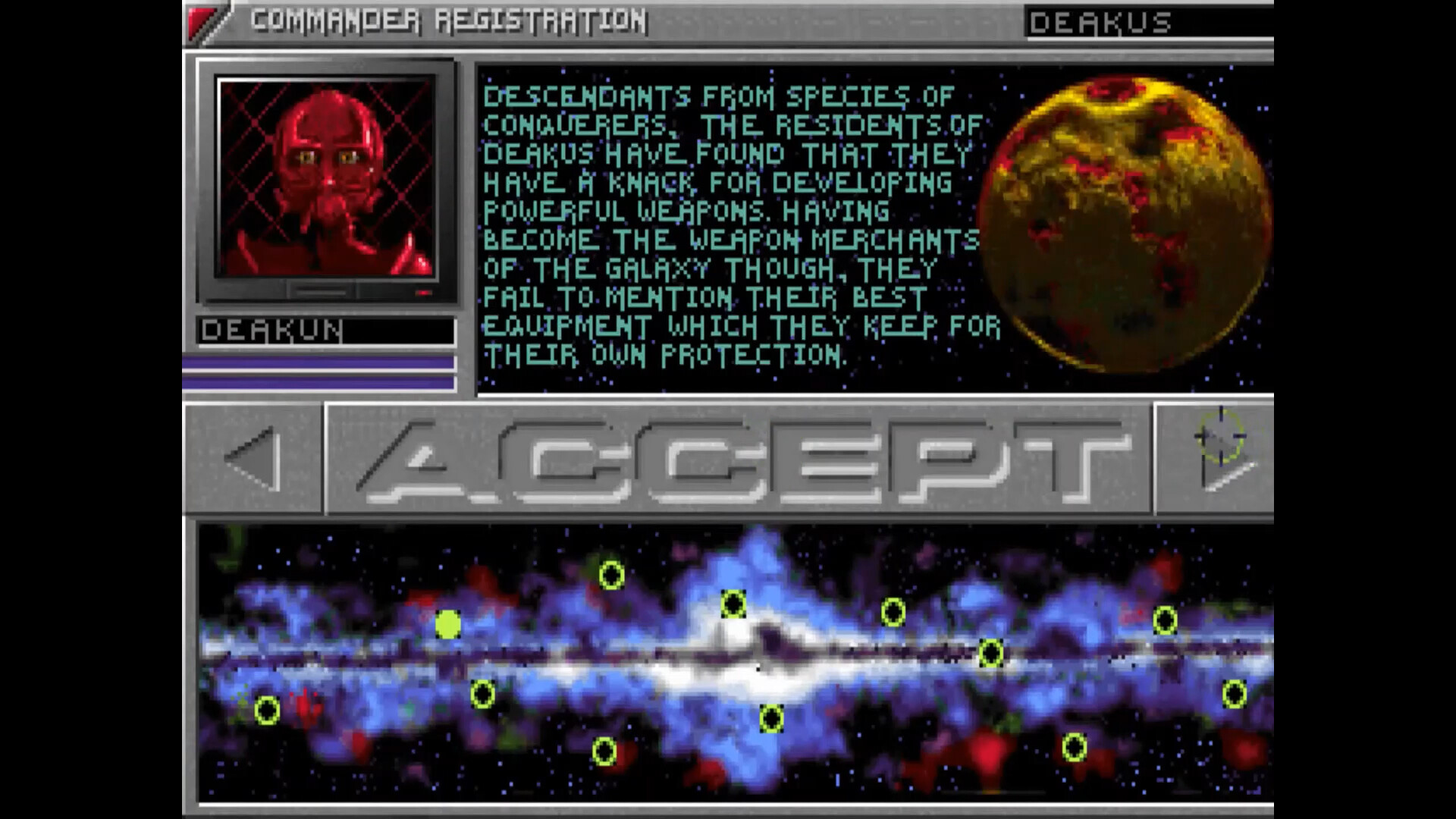Click the Deakun commander portrait
Screen dimensions: 1456x819
coord(328,178)
